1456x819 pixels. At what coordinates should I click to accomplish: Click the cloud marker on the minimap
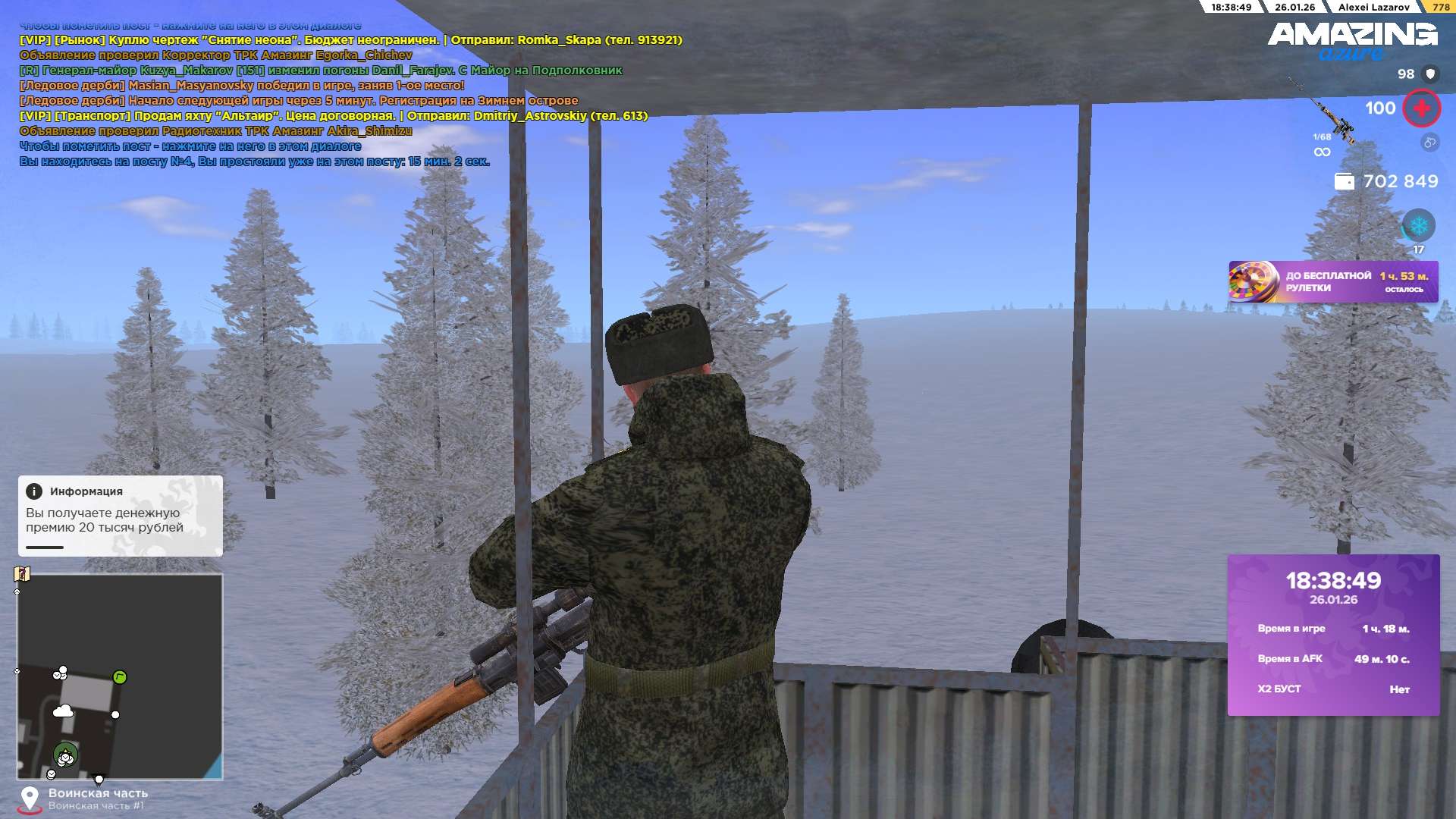coord(63,711)
